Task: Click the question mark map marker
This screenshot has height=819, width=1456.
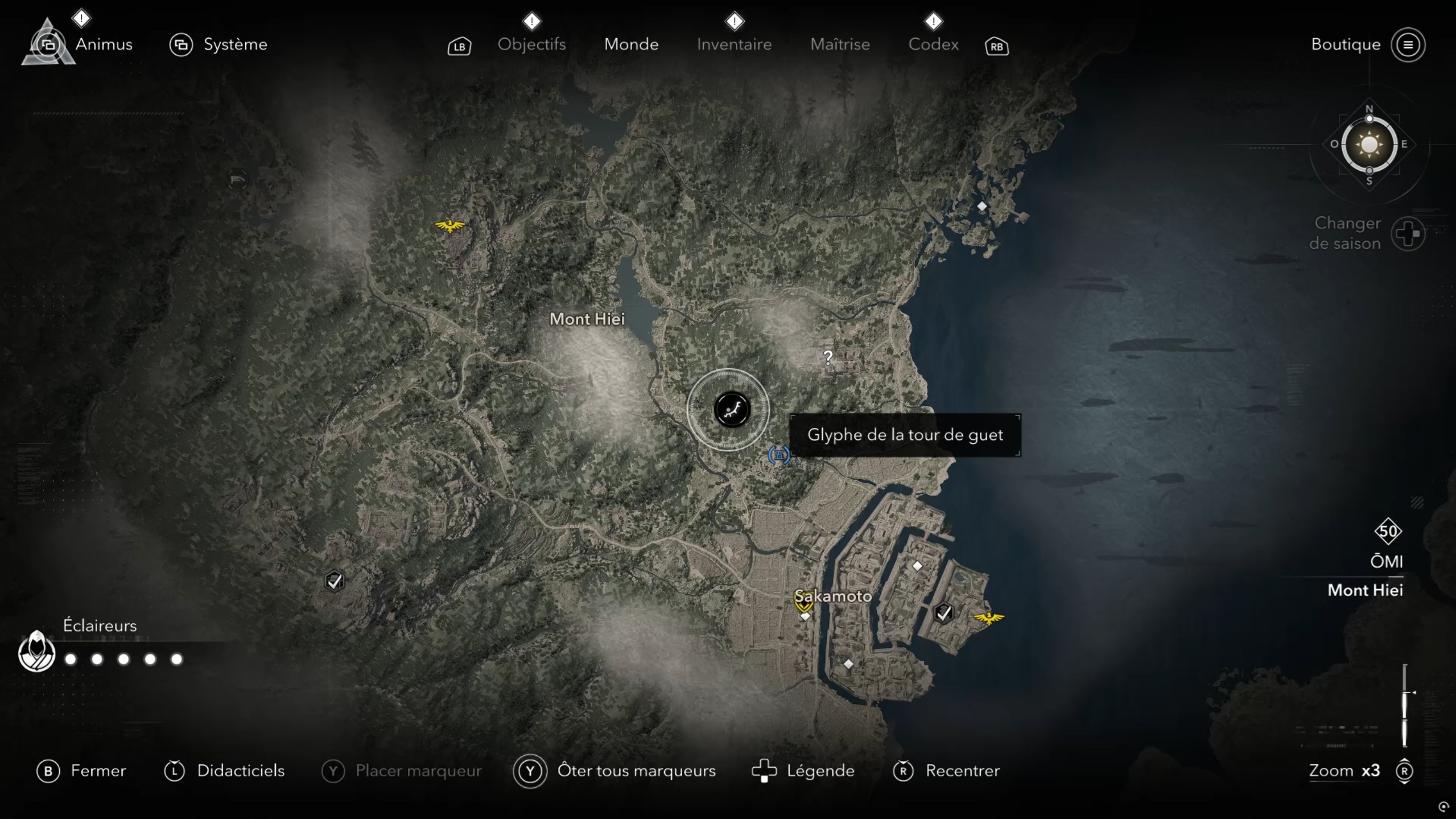Action: coord(828,357)
